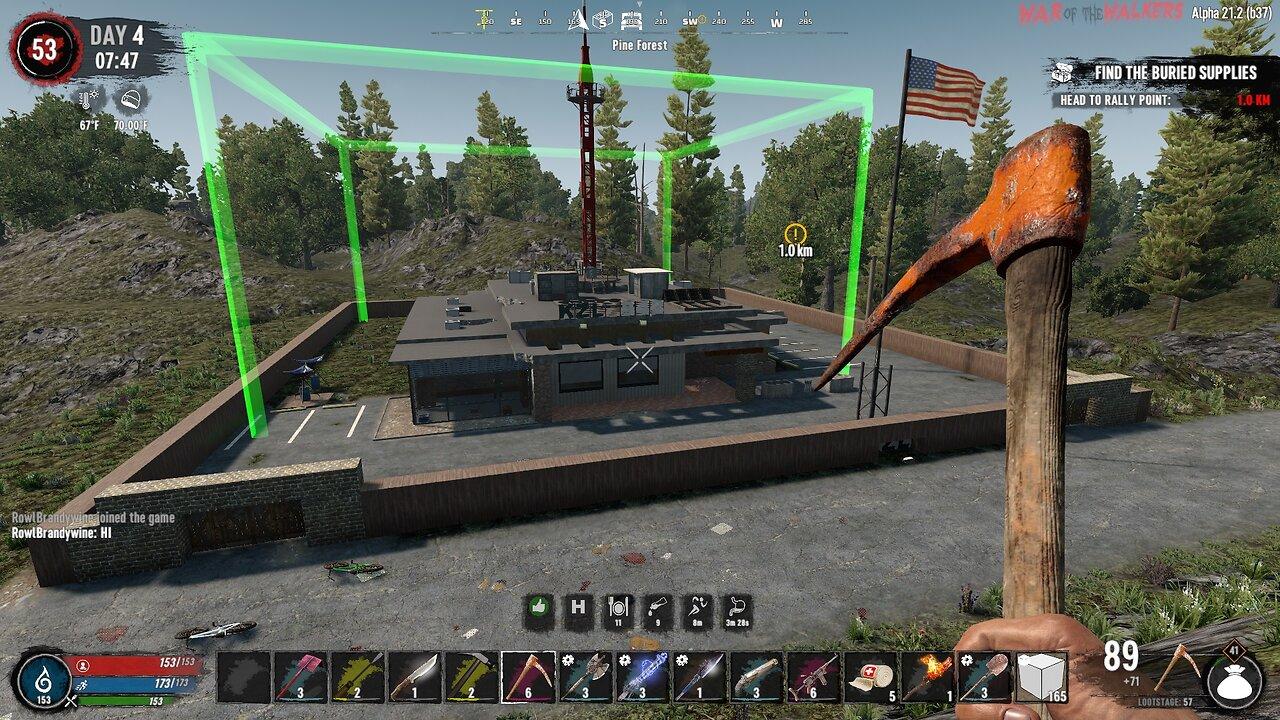Select the white building block slot
1280x720 pixels.
[1042, 676]
